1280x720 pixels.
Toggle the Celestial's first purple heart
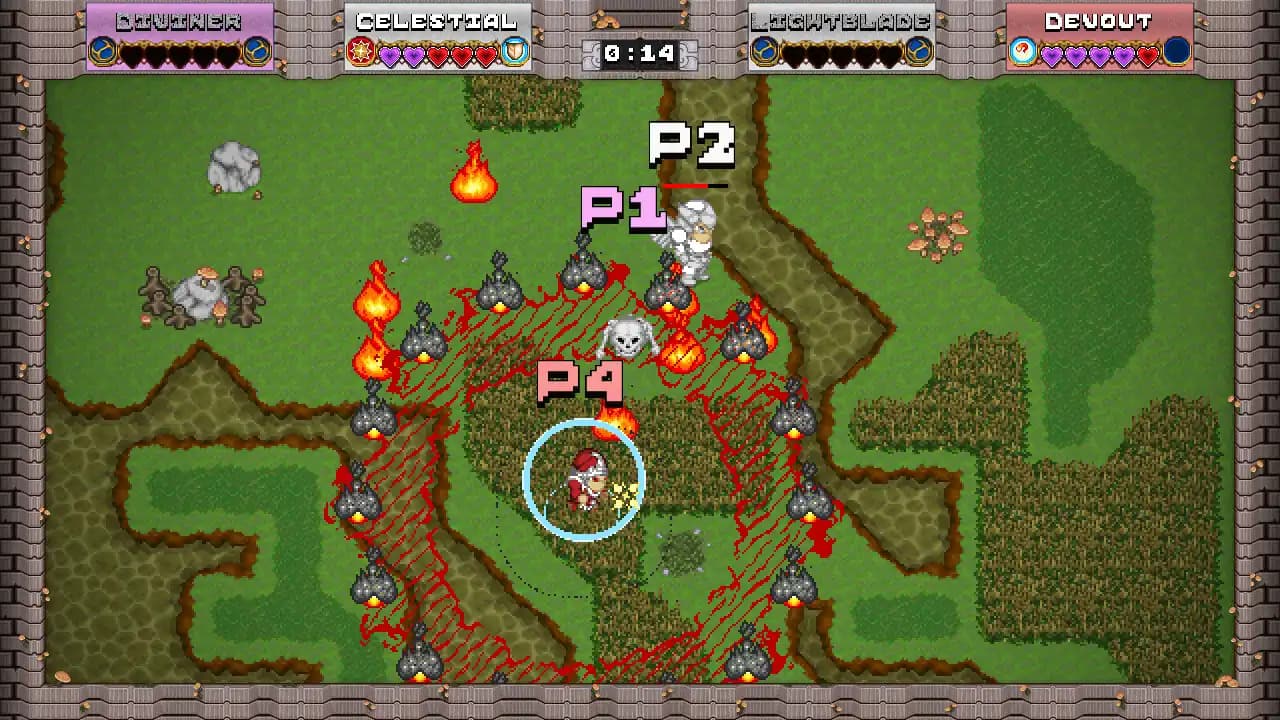point(390,55)
